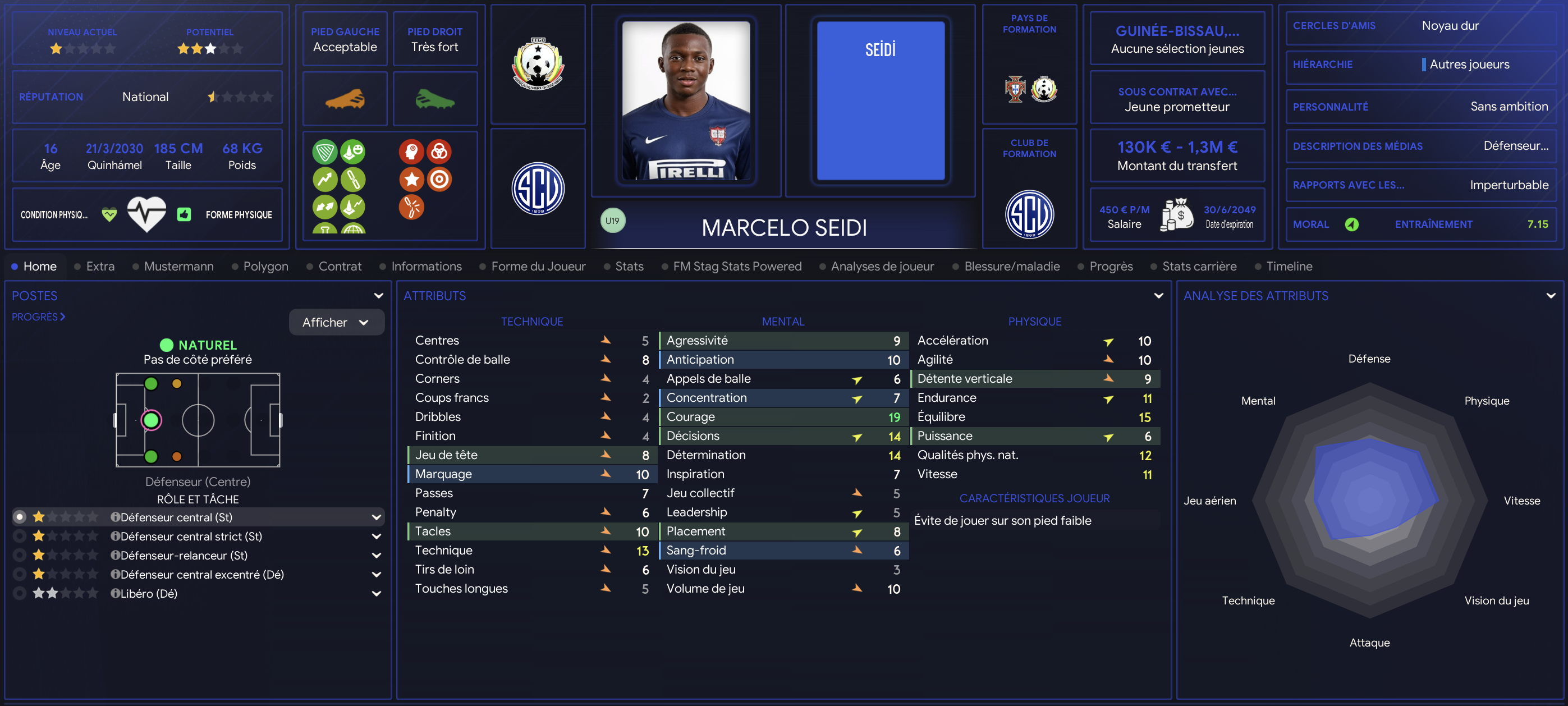The height and width of the screenshot is (706, 1568).
Task: Choose the Défenseur-relanceur (St) role
Action: pyautogui.click(x=183, y=555)
